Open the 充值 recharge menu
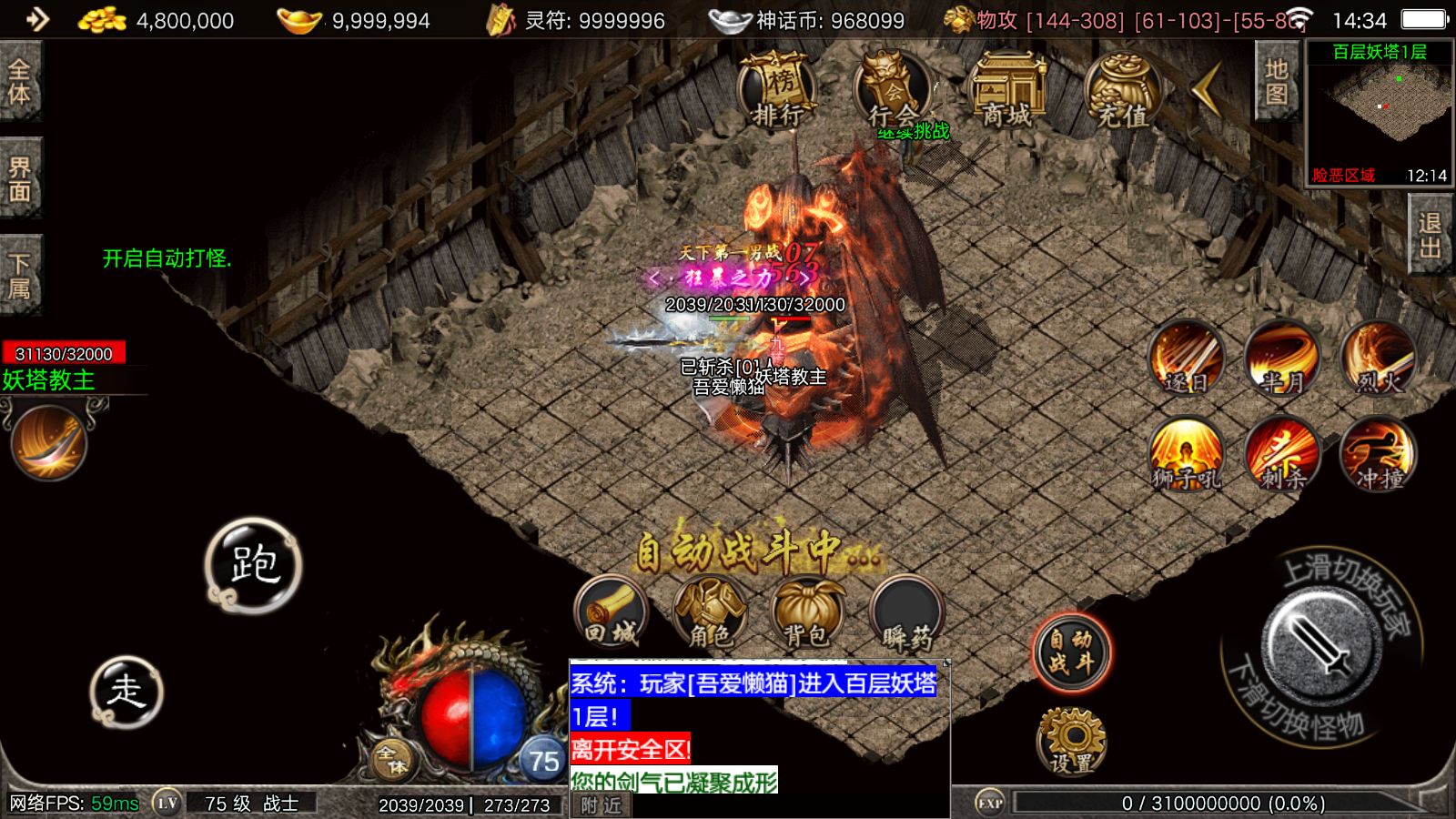 coord(1121,90)
